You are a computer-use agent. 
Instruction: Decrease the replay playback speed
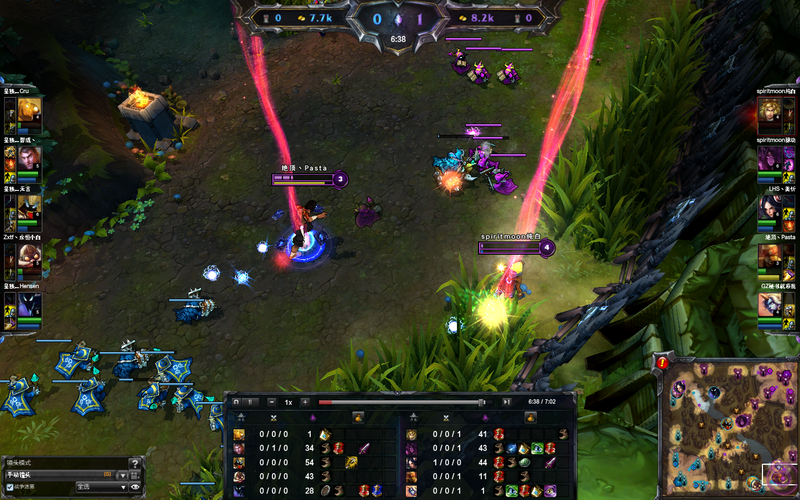(x=272, y=402)
